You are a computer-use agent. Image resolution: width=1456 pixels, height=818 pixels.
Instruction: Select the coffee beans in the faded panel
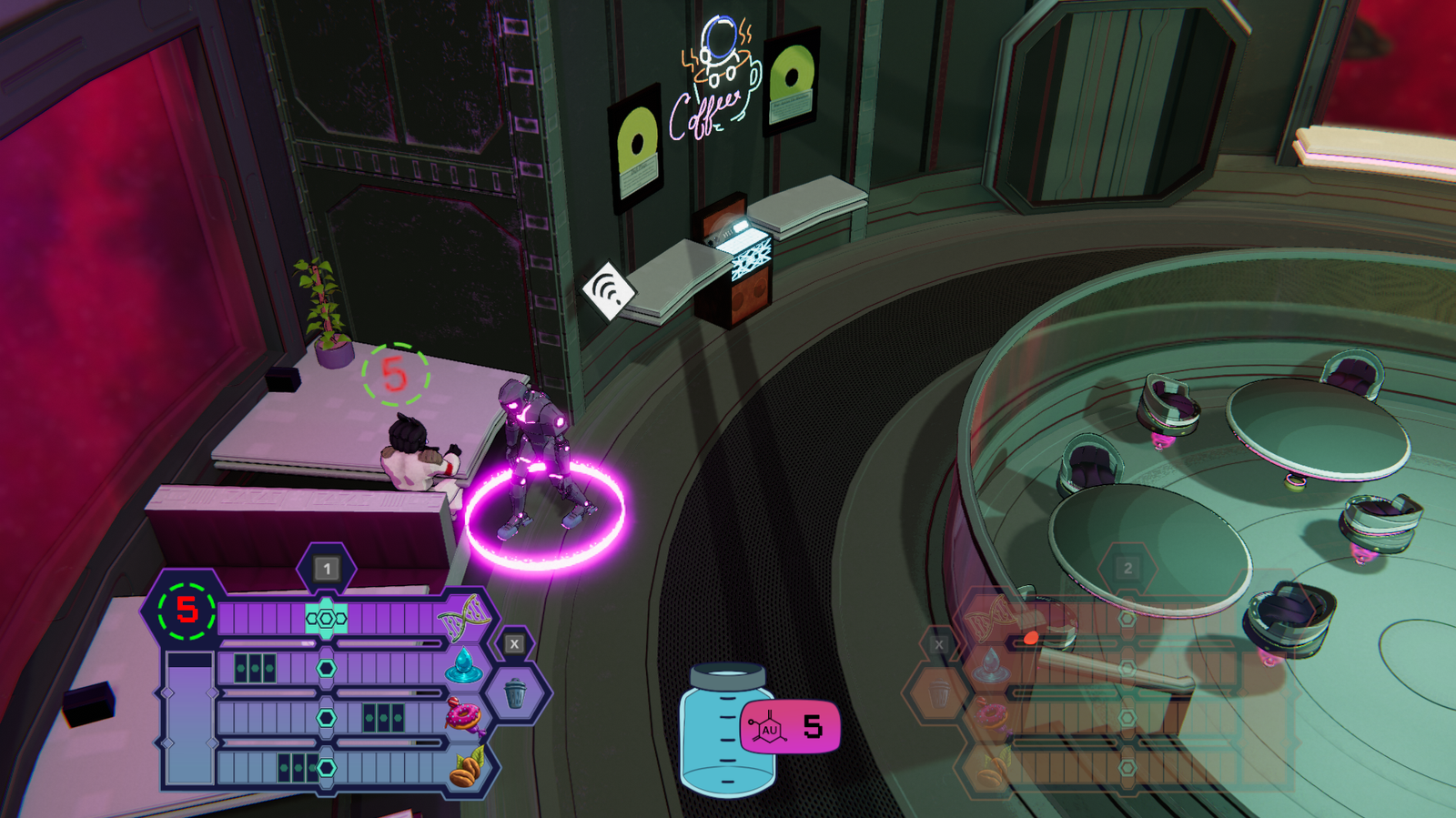point(990,769)
